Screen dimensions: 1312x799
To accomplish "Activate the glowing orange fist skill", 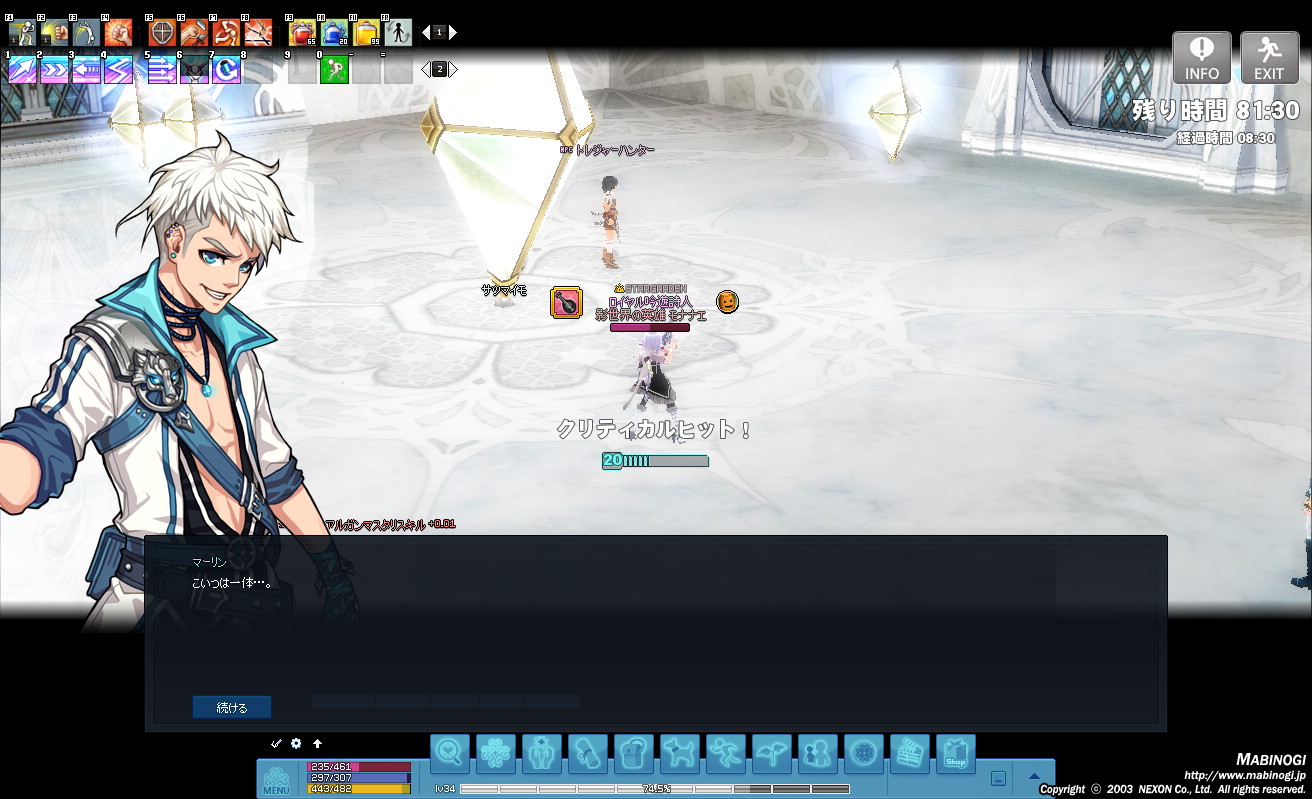I will tap(118, 33).
